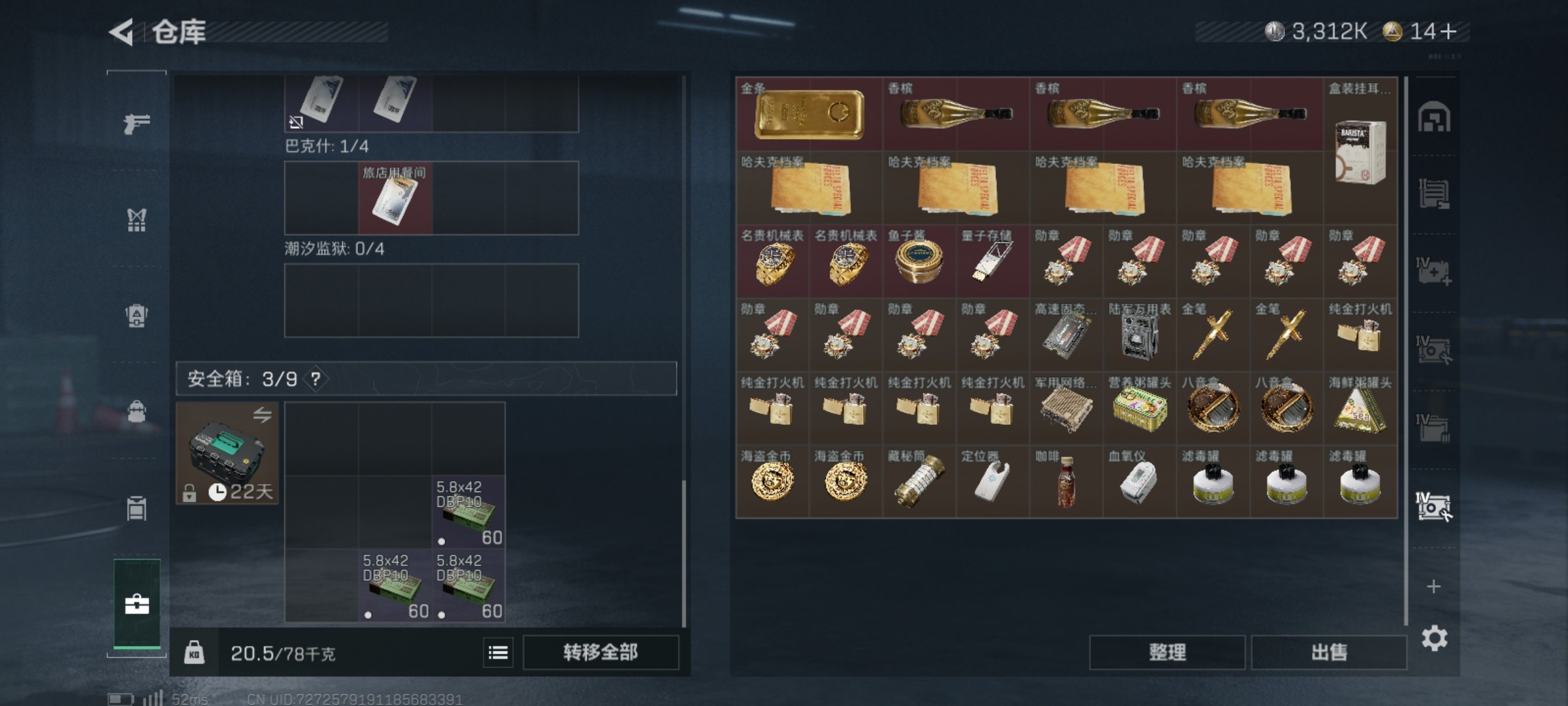
Task: Switch to the pistol weapons tab
Action: click(137, 123)
